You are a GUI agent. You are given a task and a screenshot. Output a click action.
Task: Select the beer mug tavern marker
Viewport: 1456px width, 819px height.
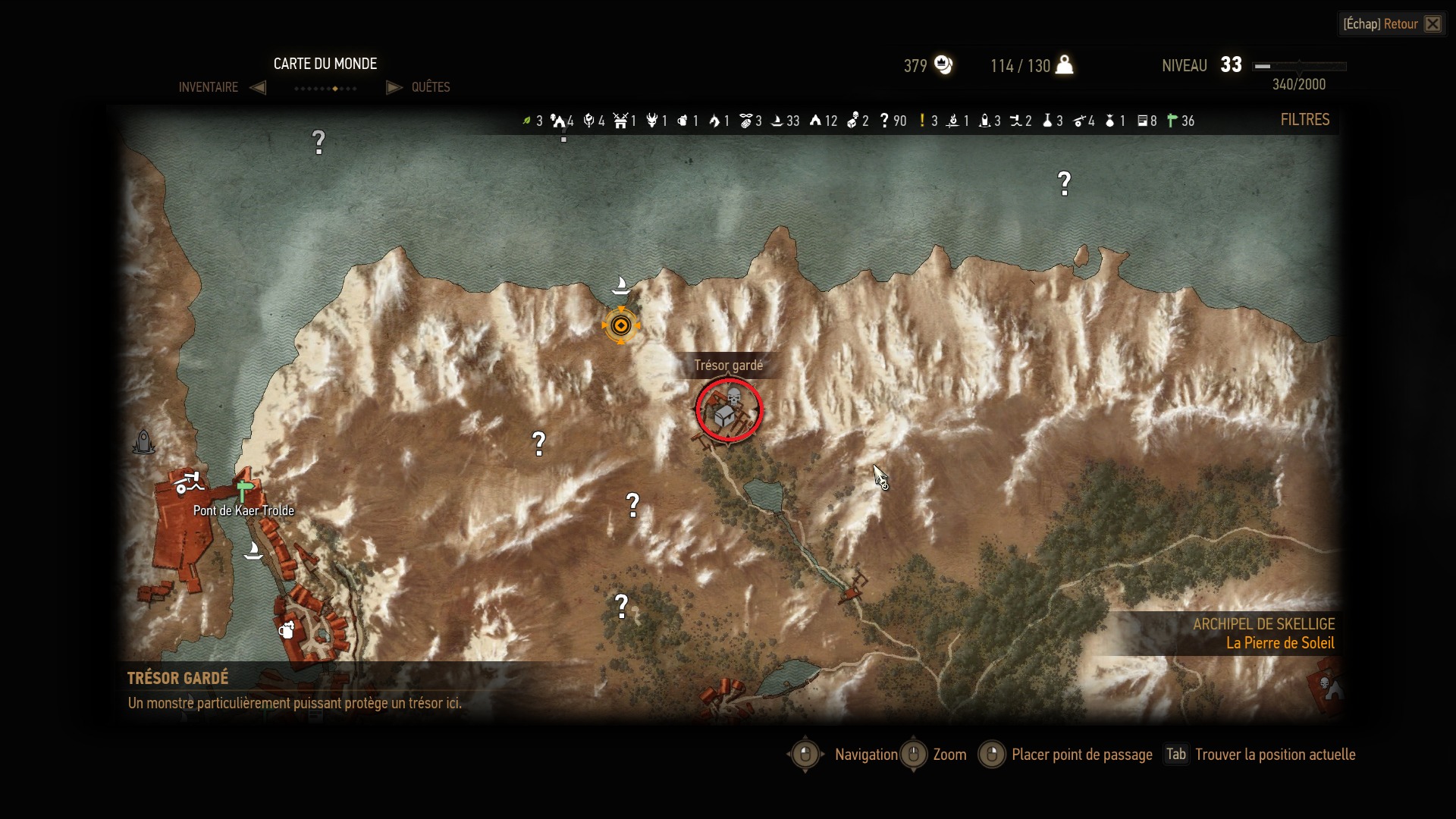click(287, 629)
